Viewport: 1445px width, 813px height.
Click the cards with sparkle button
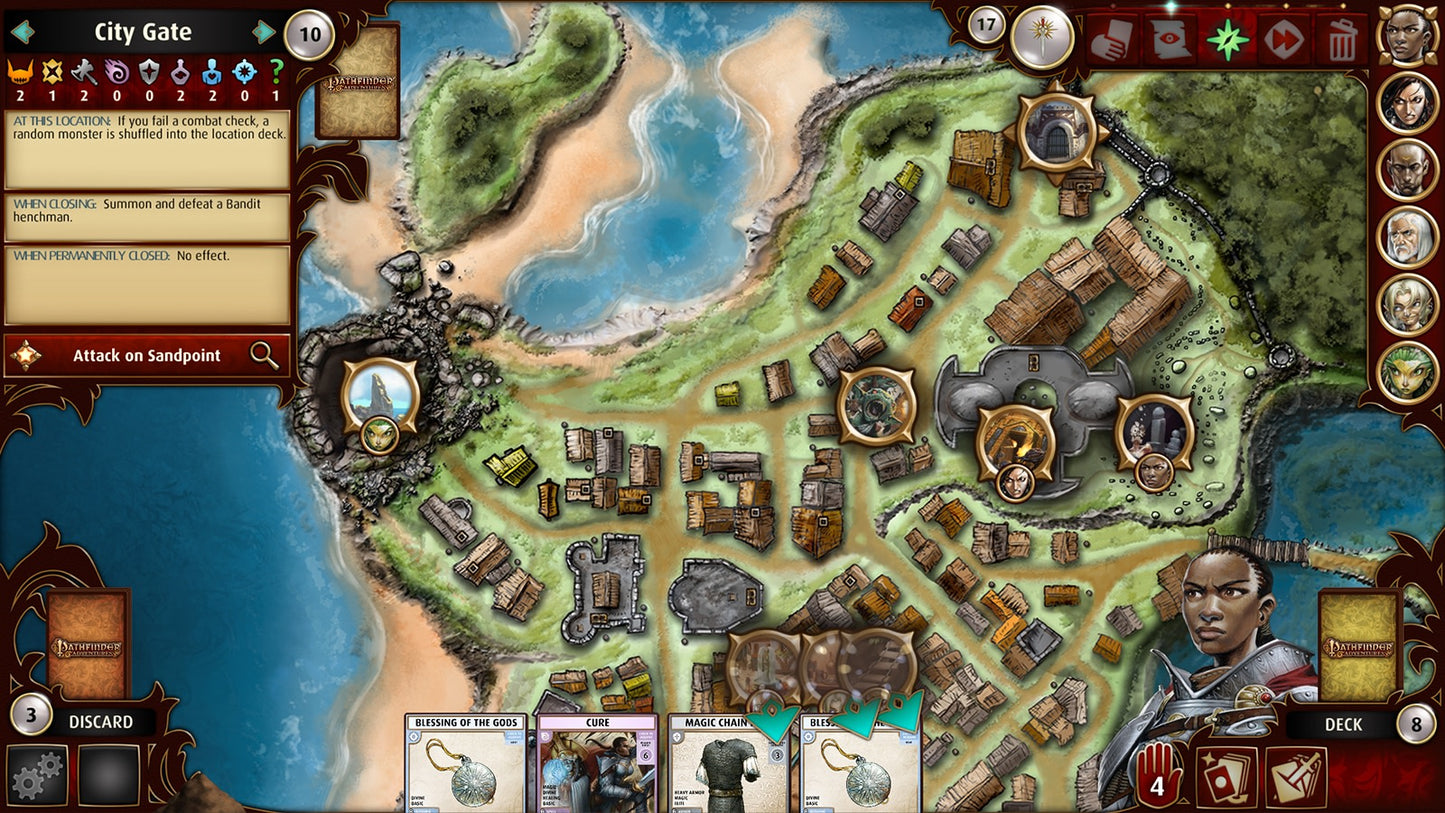pos(1226,777)
